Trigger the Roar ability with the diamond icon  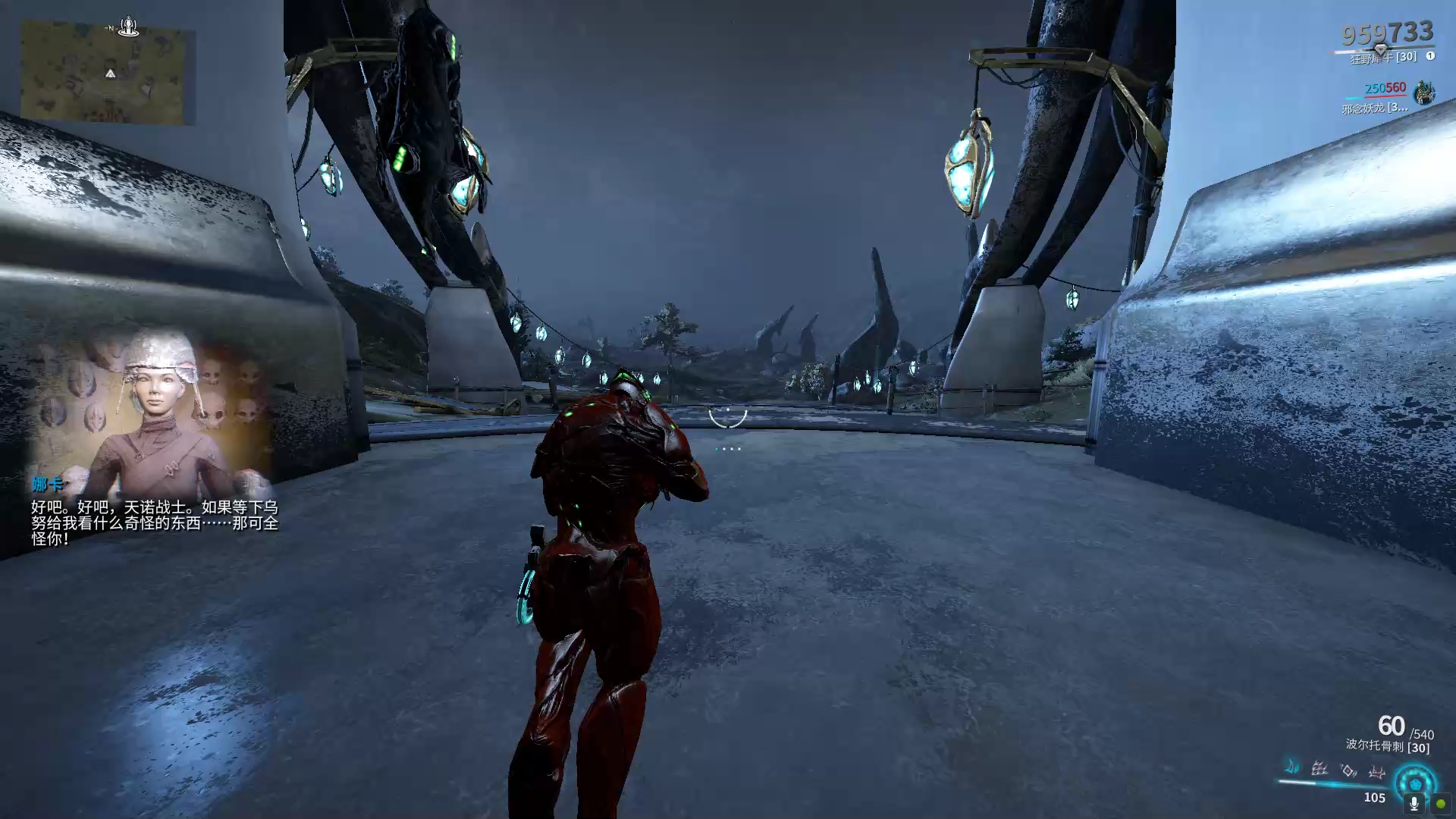[x=1348, y=770]
